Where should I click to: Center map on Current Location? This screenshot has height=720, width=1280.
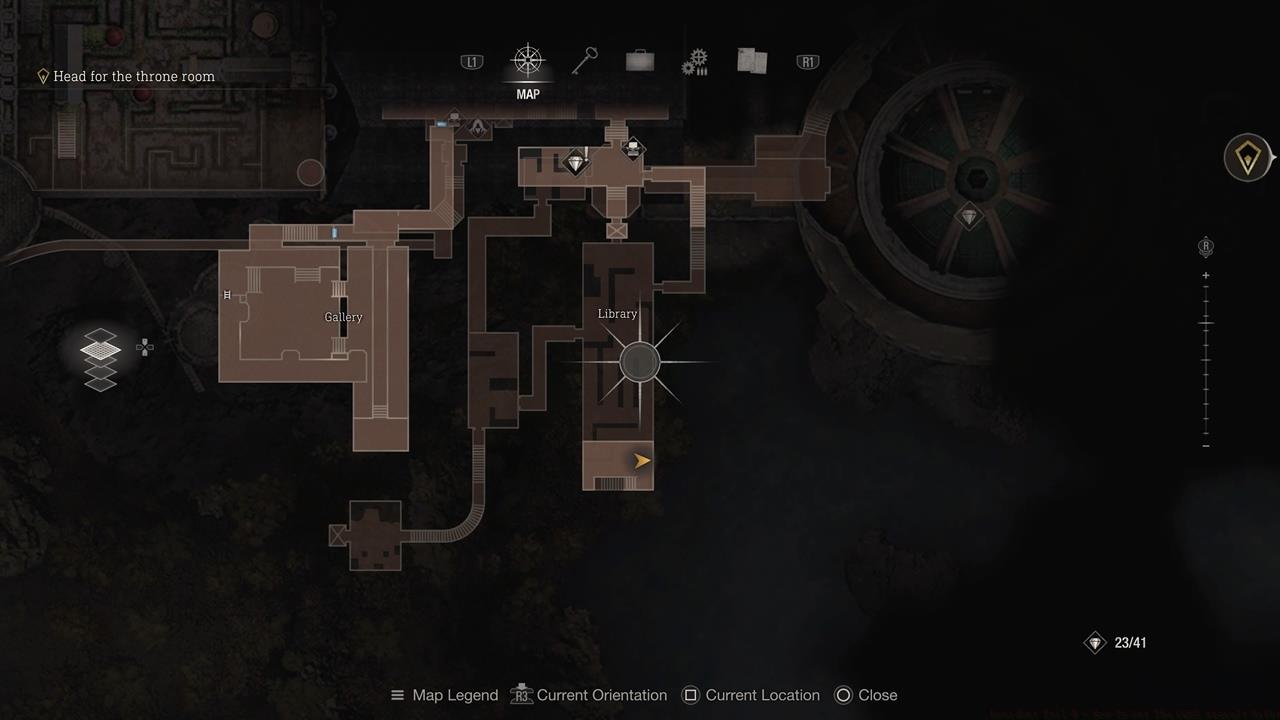[750, 695]
